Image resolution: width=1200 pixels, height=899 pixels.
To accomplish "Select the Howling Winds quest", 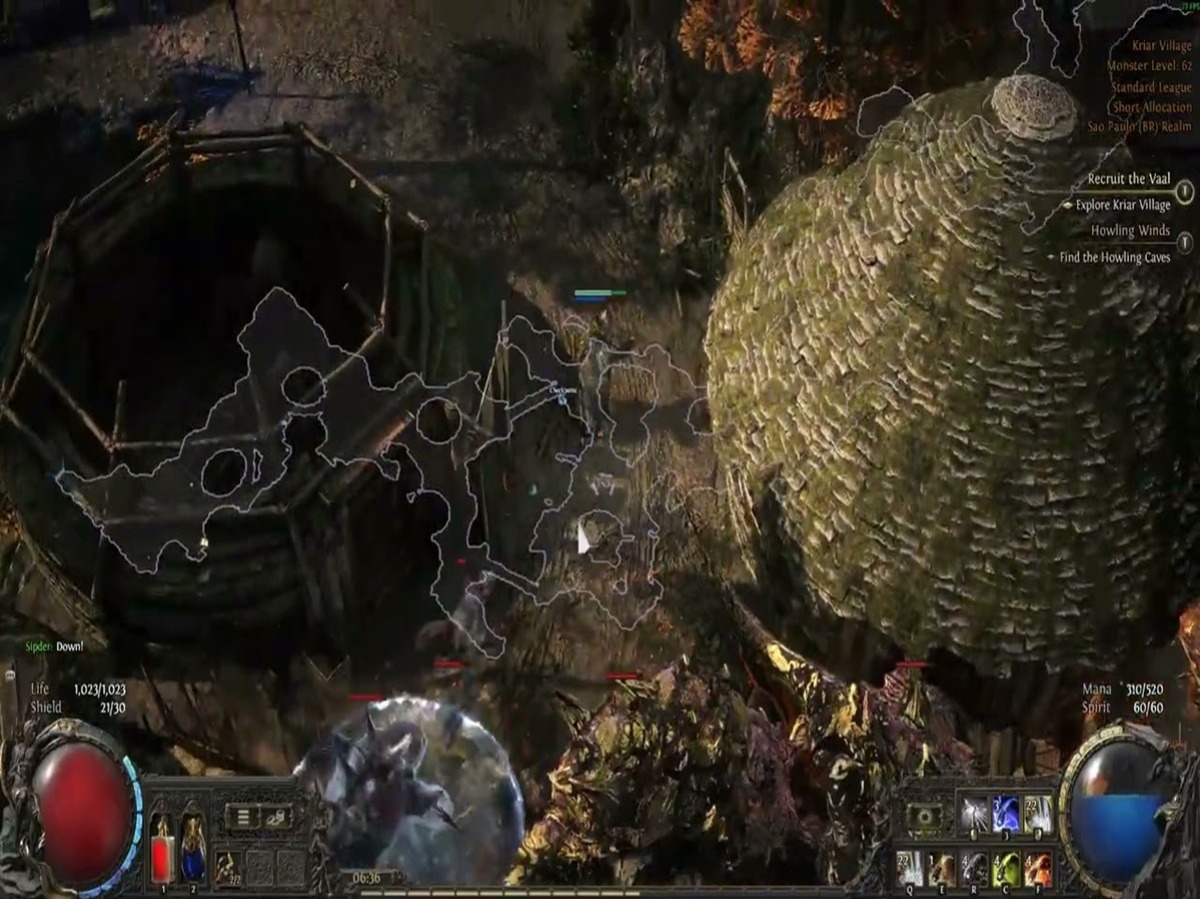I will [x=1130, y=231].
